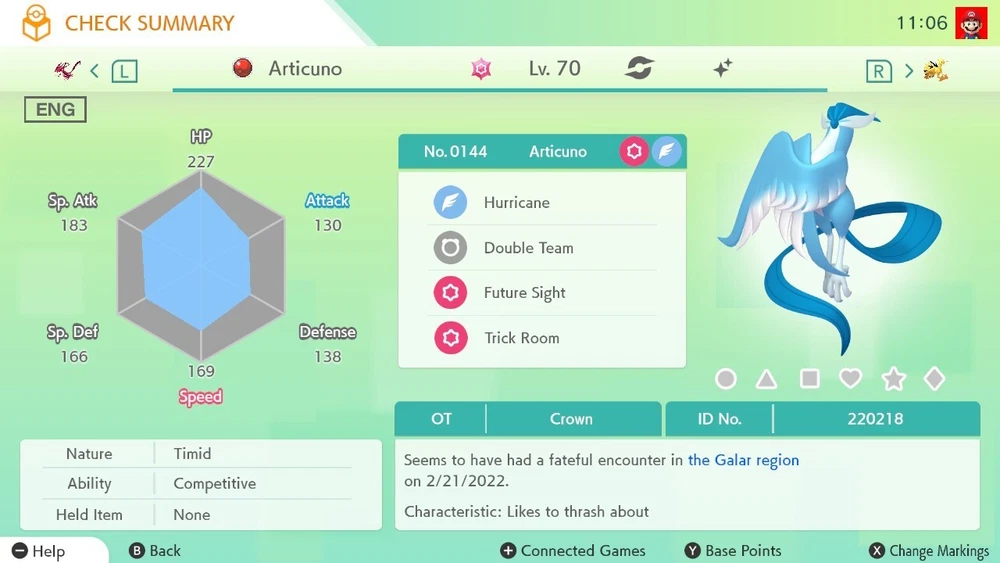Viewport: 1000px width, 563px height.
Task: Click the ENG language tag
Action: (x=55, y=110)
